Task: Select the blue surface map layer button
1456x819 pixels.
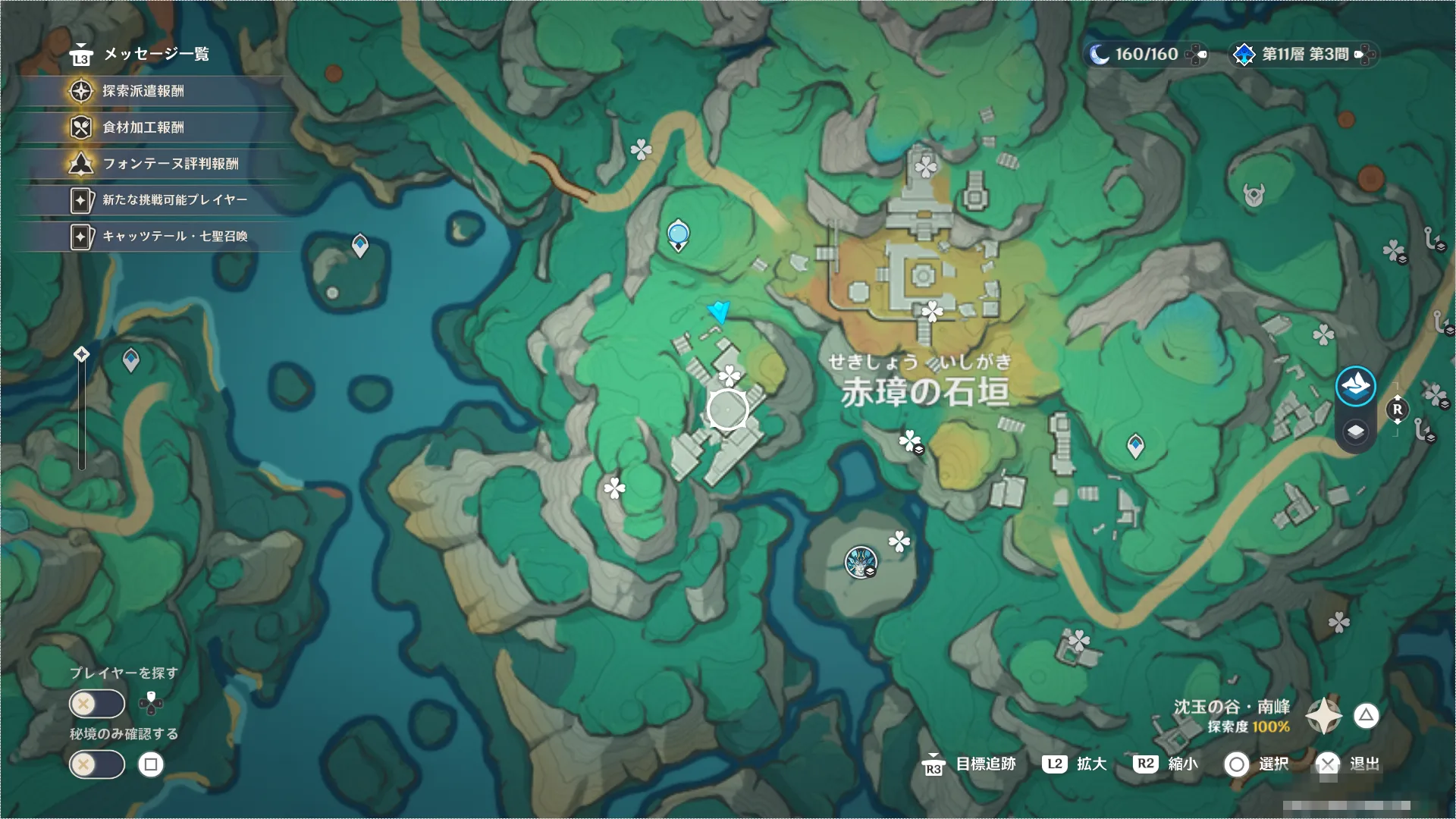Action: coord(1355,386)
